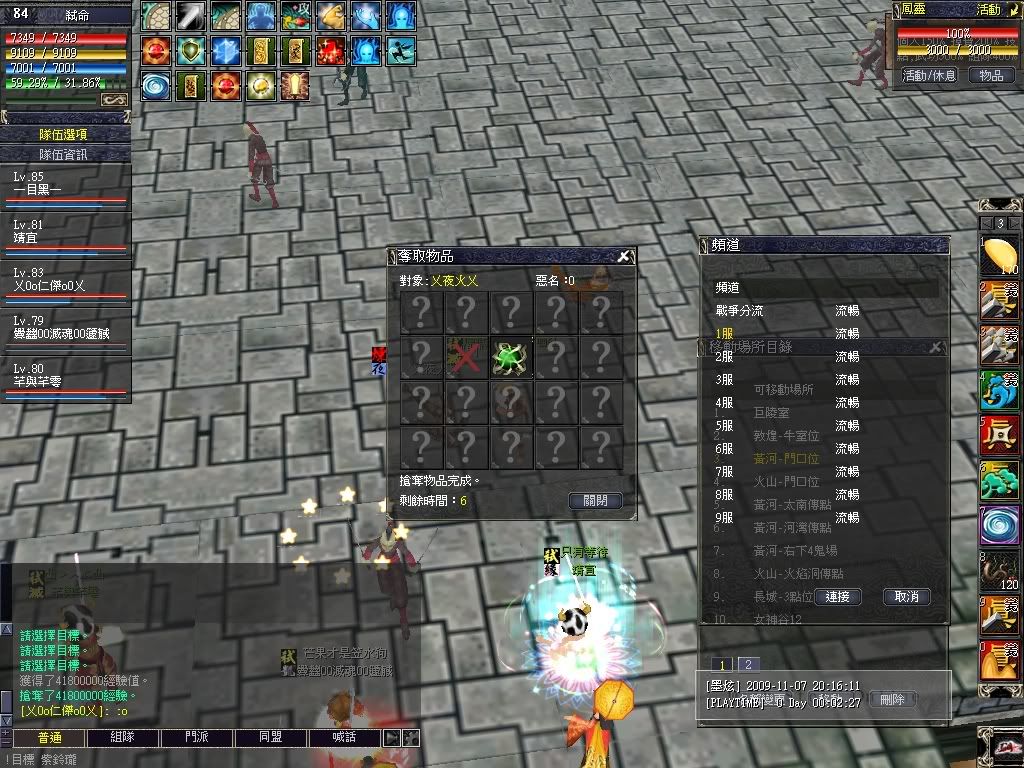Close the 移動場所目錄 window

point(936,347)
